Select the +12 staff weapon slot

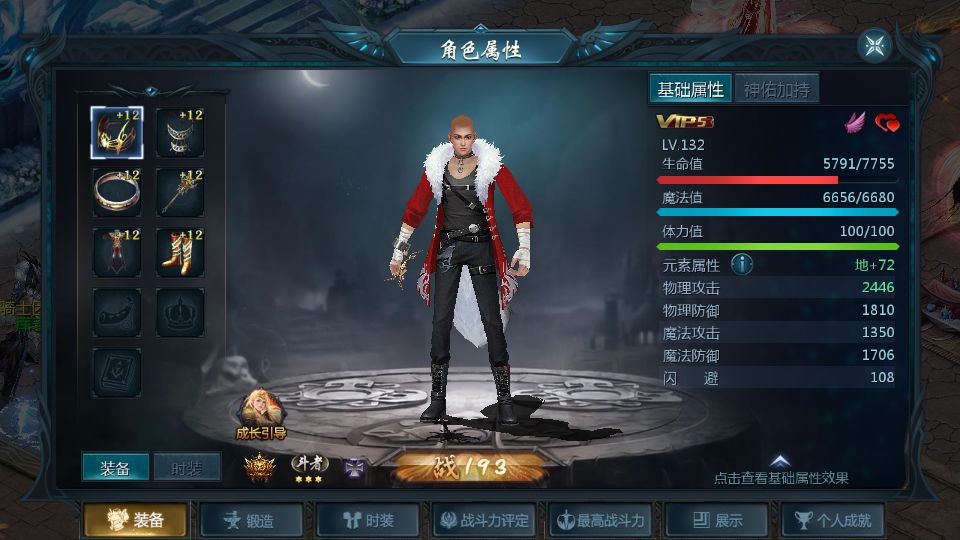click(180, 192)
